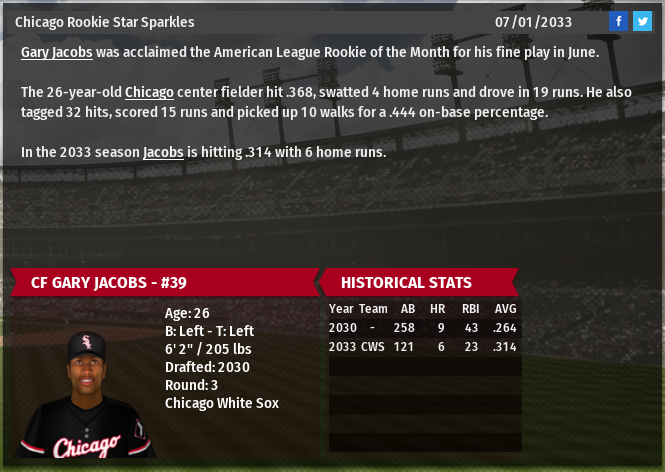
Task: Follow the Jacobs link in season summary
Action: pyautogui.click(x=163, y=152)
